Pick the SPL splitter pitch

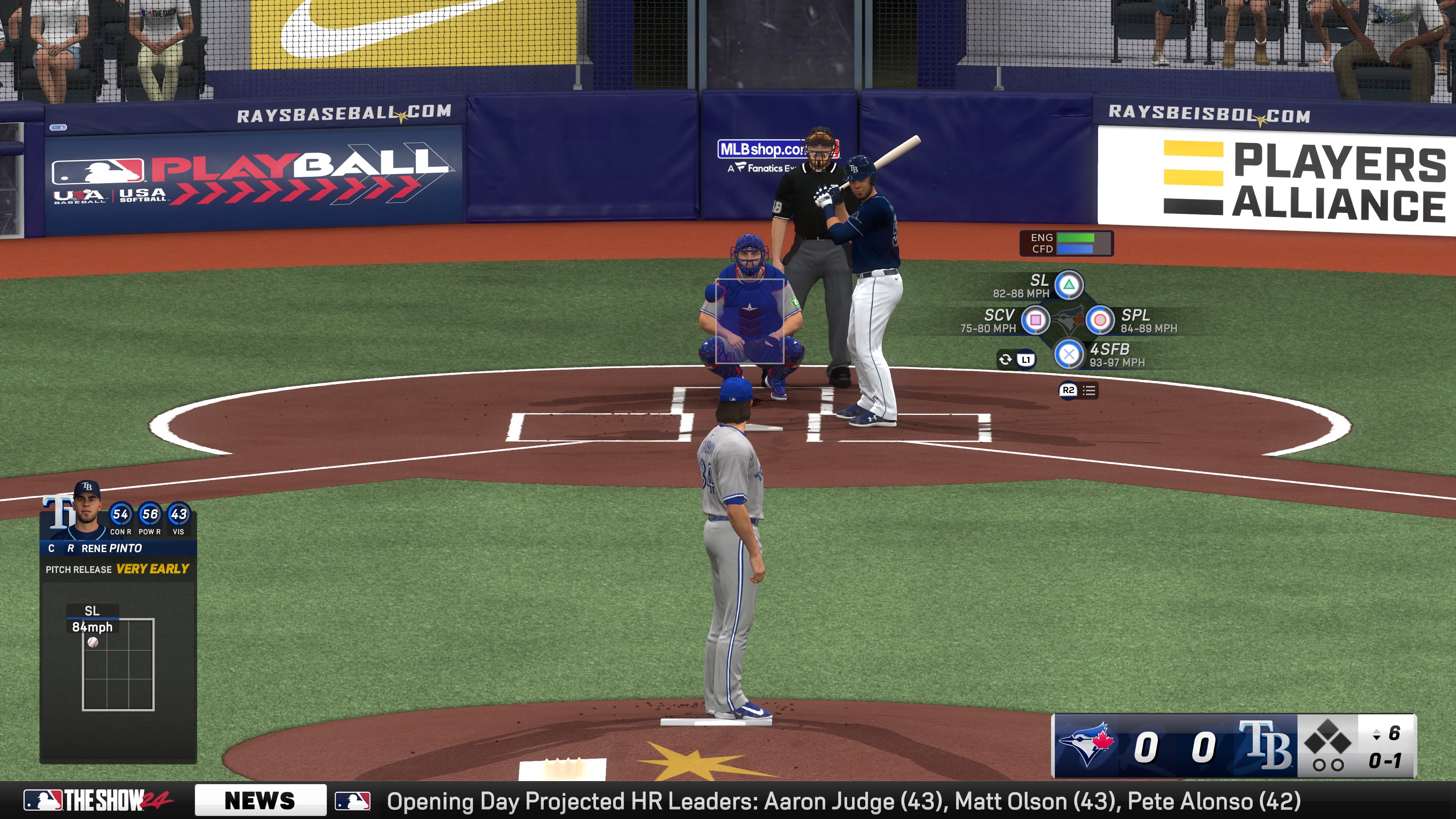1100,320
